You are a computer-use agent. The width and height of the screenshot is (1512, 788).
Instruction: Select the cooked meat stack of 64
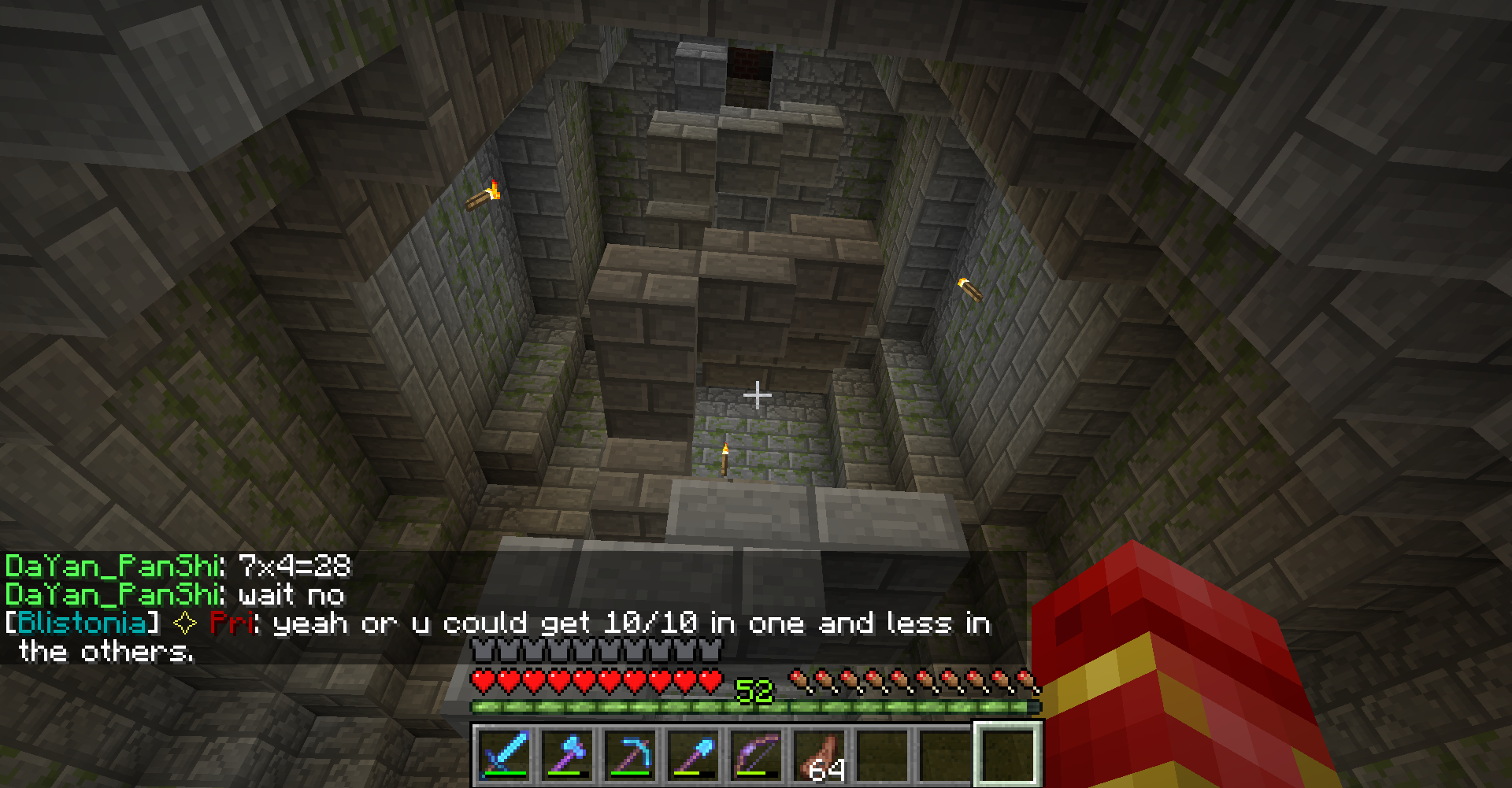(820, 754)
